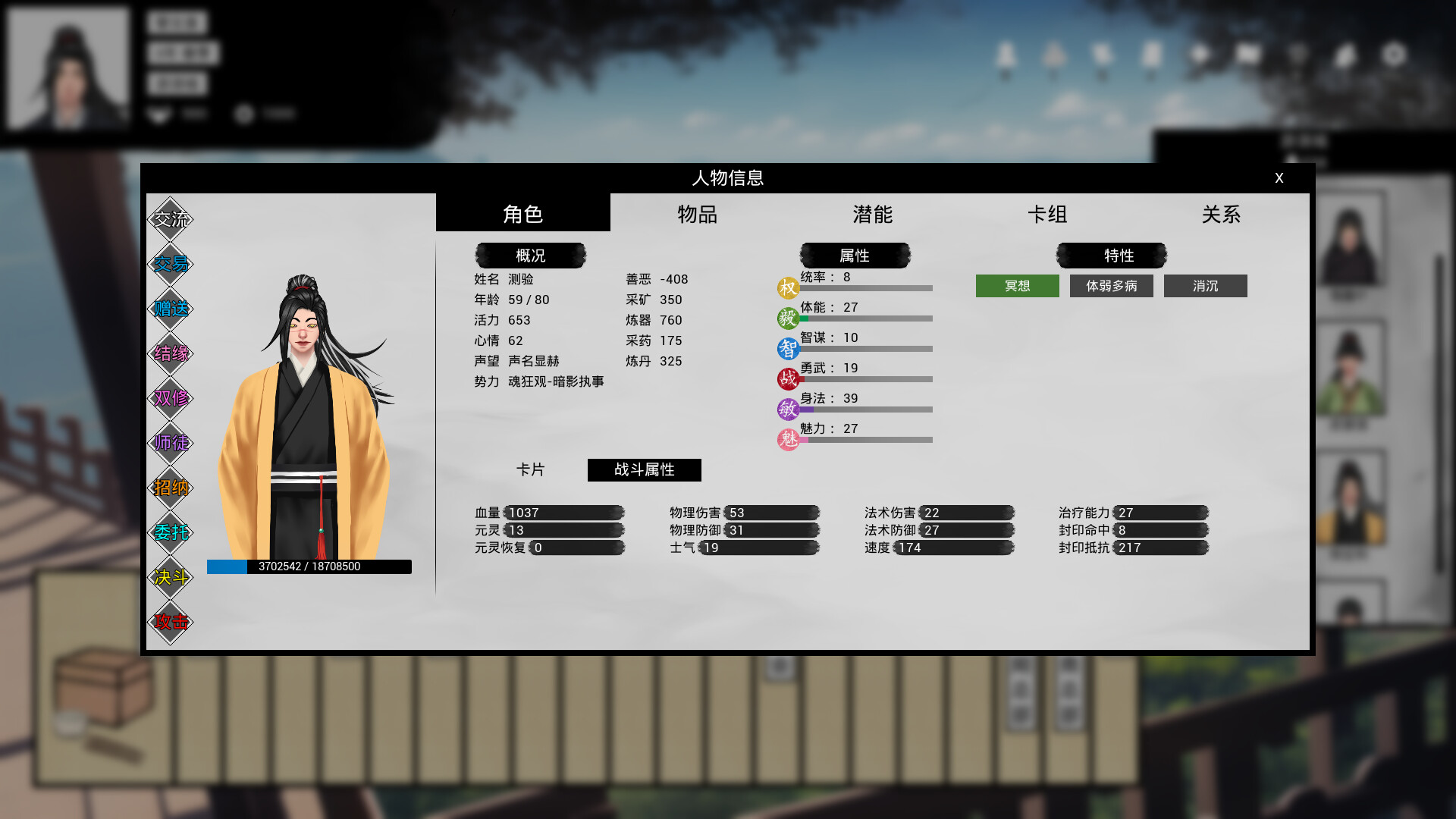The height and width of the screenshot is (819, 1456).
Task: Switch to the 物品 items tab
Action: click(x=698, y=215)
